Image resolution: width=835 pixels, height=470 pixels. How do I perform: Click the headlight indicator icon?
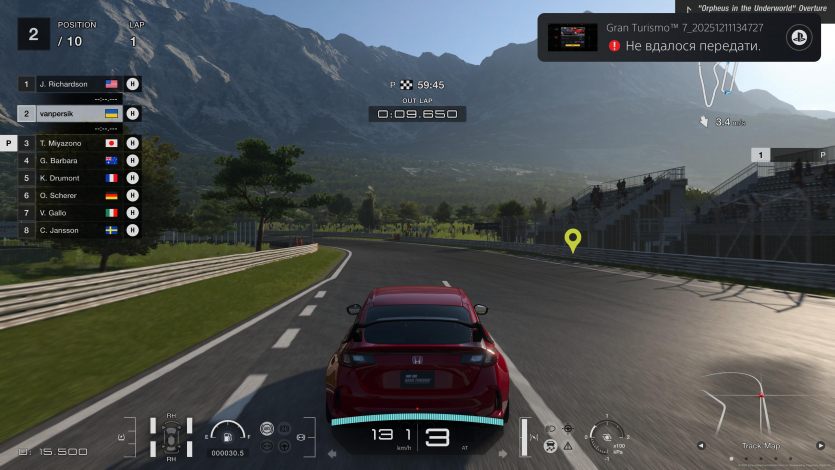550,428
